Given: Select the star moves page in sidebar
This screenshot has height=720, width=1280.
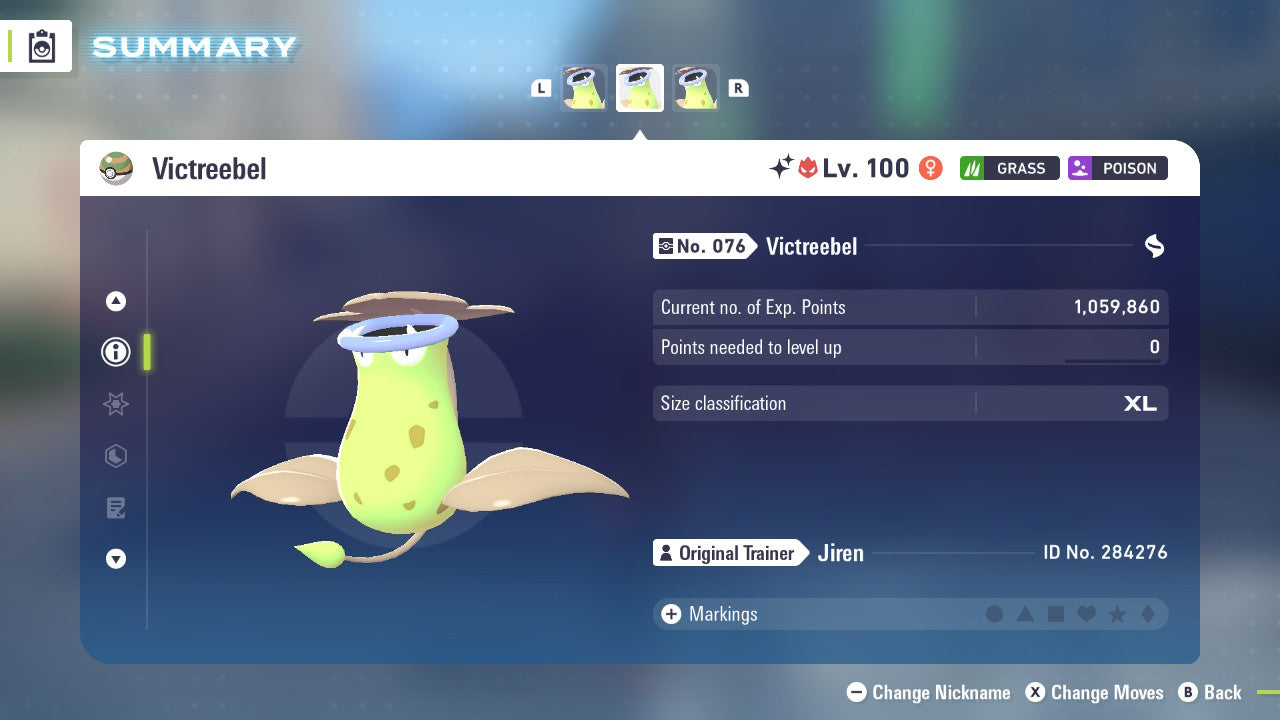Looking at the screenshot, I should 115,404.
